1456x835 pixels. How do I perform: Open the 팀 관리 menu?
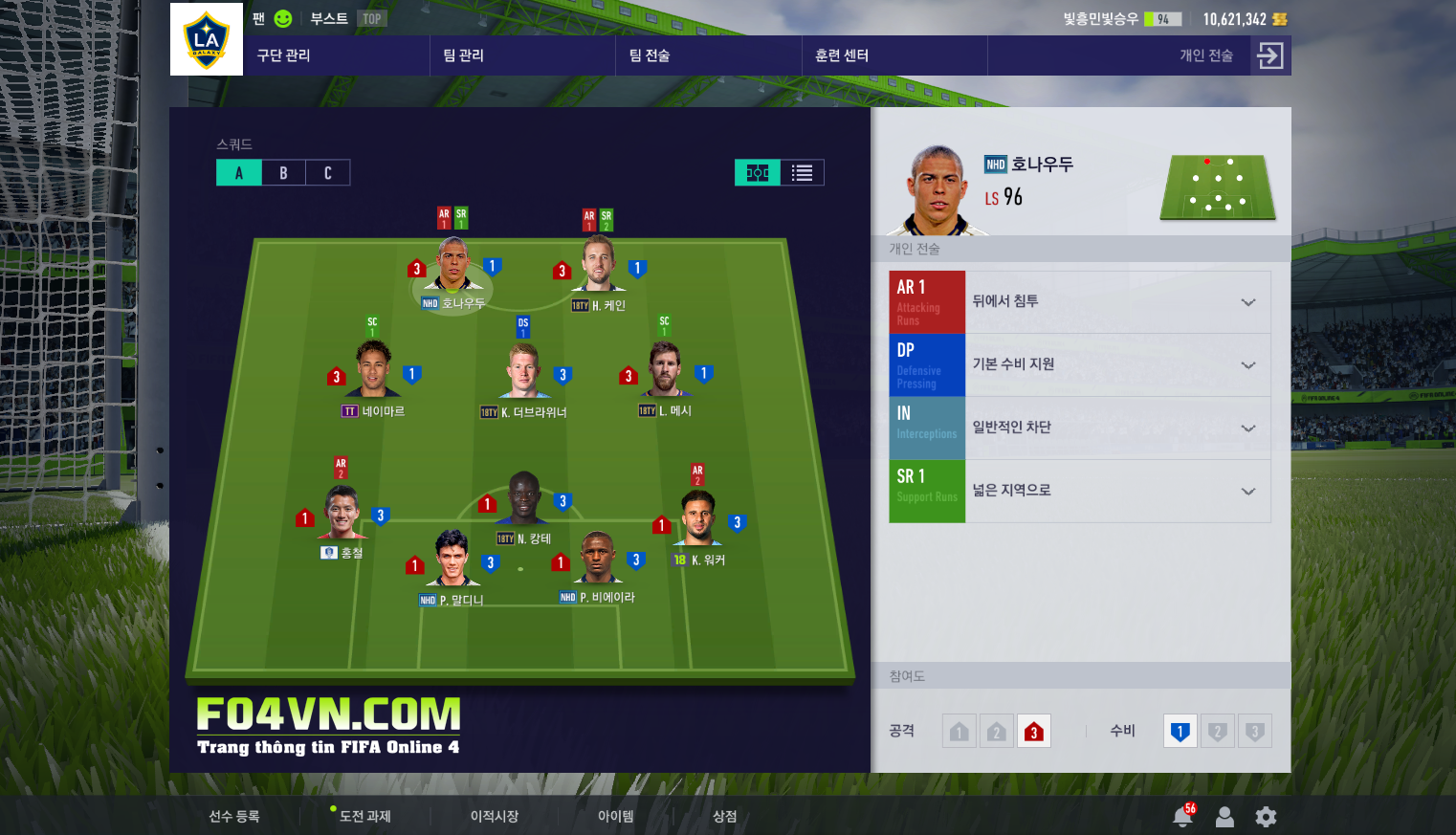[464, 55]
